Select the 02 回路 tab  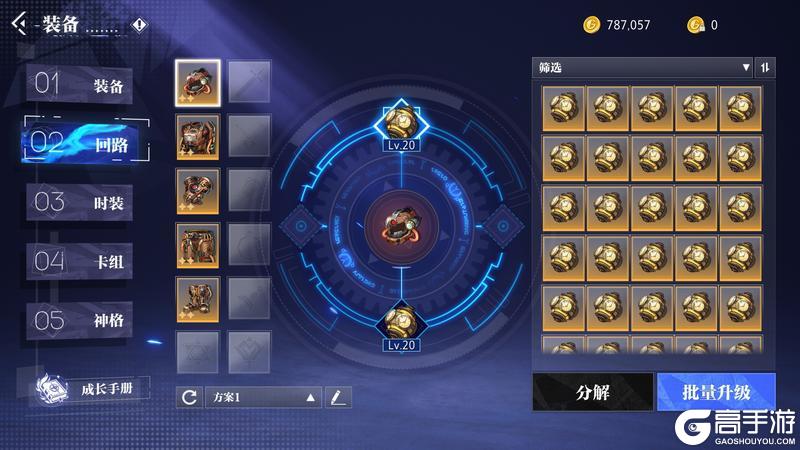[85, 144]
